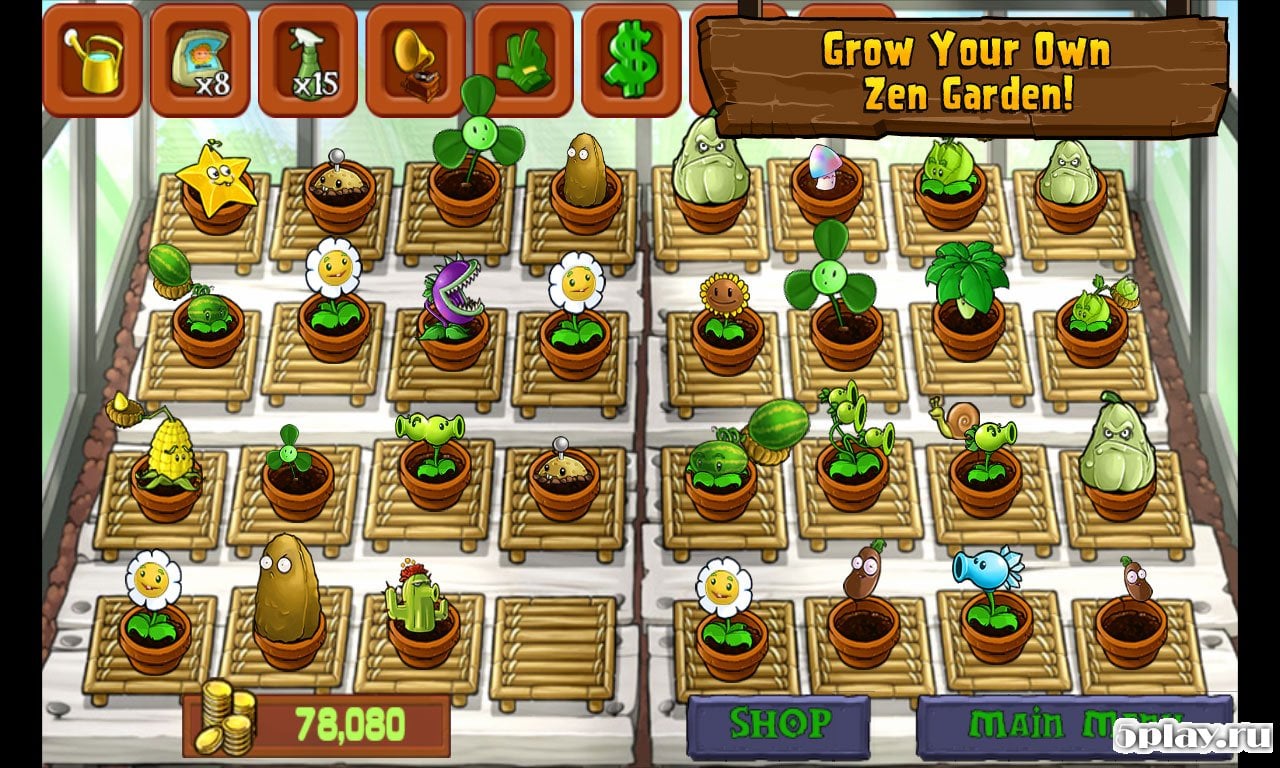The width and height of the screenshot is (1280, 768).
Task: Pick the fertilizer bag tool
Action: [199, 61]
